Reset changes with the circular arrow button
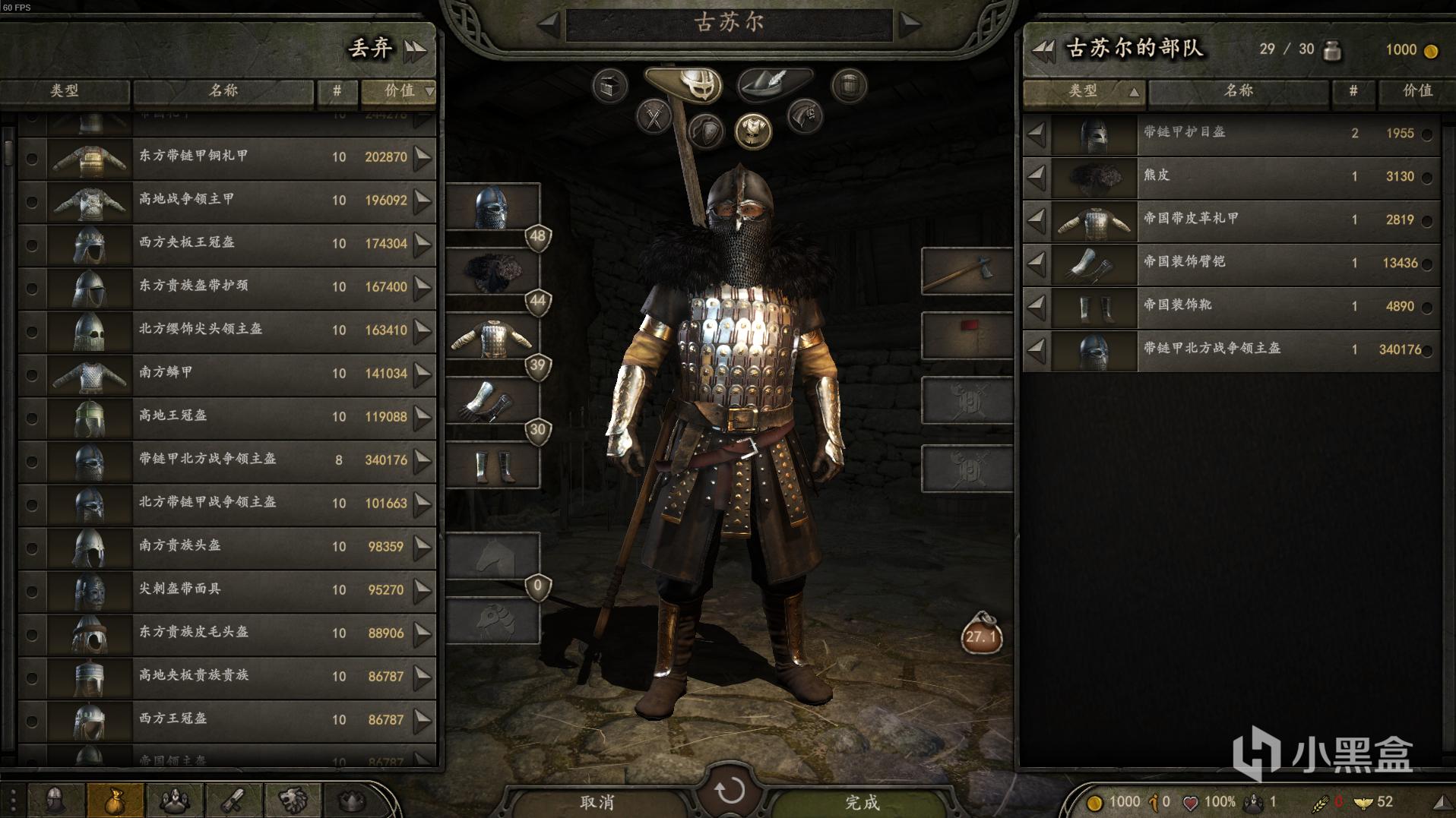 tap(730, 790)
